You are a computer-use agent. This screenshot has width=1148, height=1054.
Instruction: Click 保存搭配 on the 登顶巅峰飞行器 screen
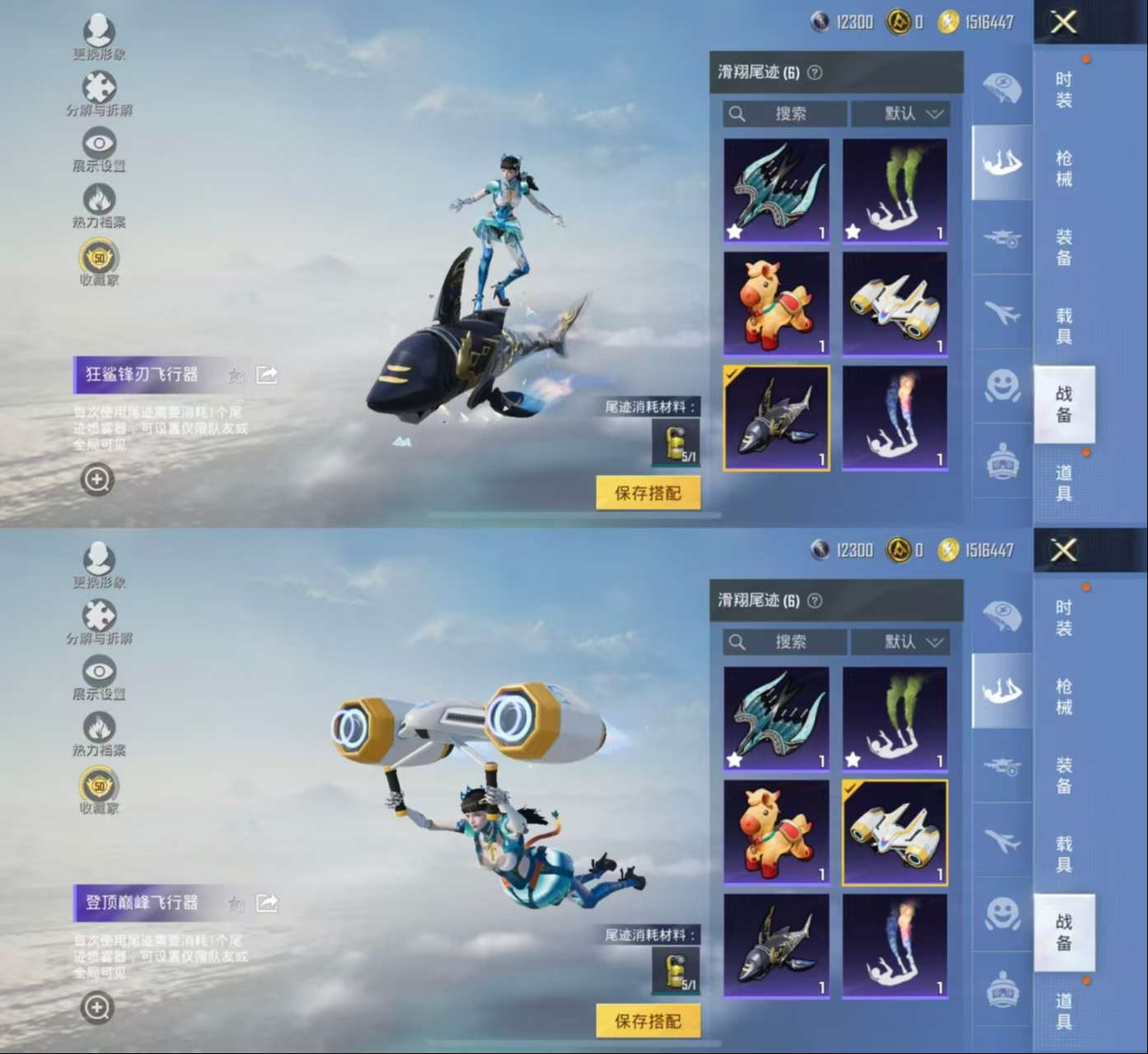coord(648,1021)
